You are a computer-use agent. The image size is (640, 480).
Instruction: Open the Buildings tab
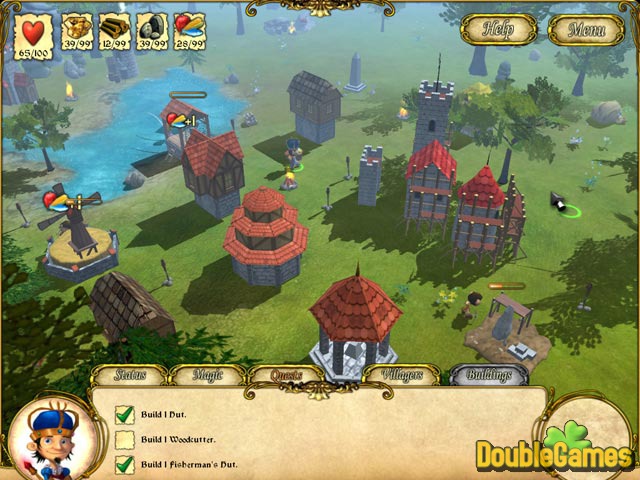(488, 376)
